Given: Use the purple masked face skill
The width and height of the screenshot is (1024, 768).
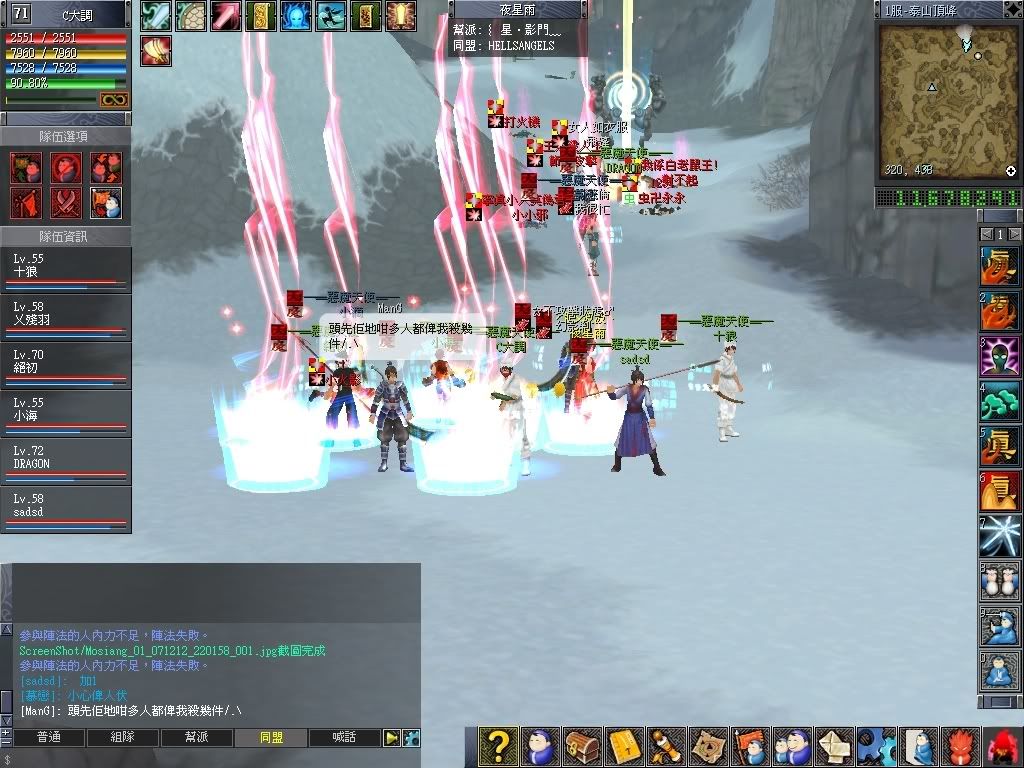Looking at the screenshot, I should pos(999,355).
